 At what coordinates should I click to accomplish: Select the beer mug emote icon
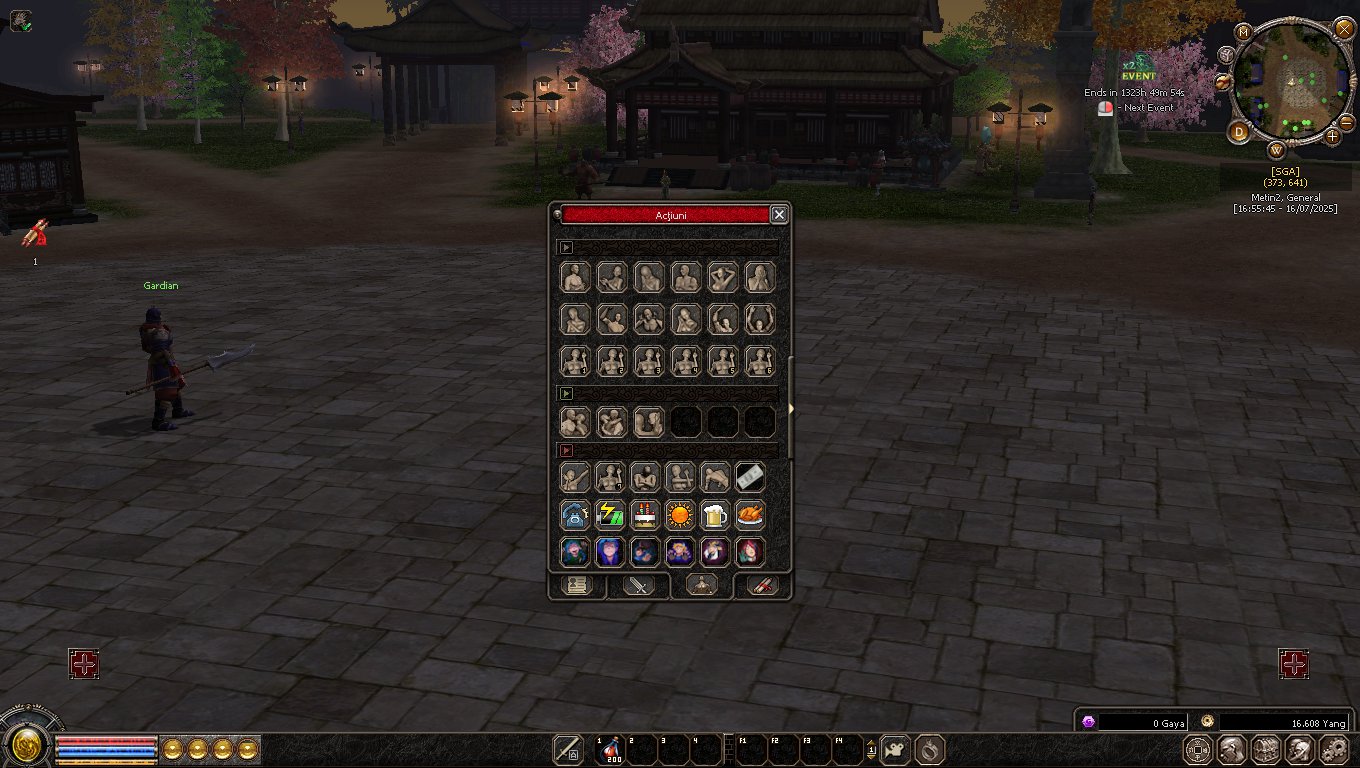(x=714, y=515)
